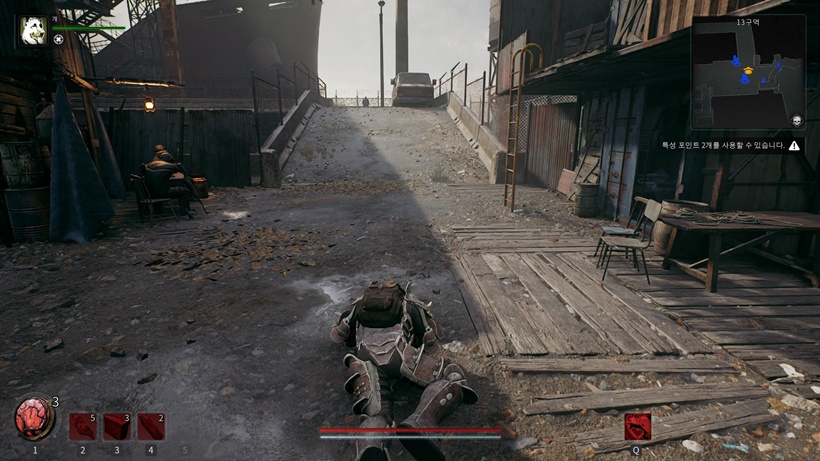This screenshot has width=820, height=461.
Task: Click the round status icon under the dog's health bar
Action: click(x=58, y=40)
